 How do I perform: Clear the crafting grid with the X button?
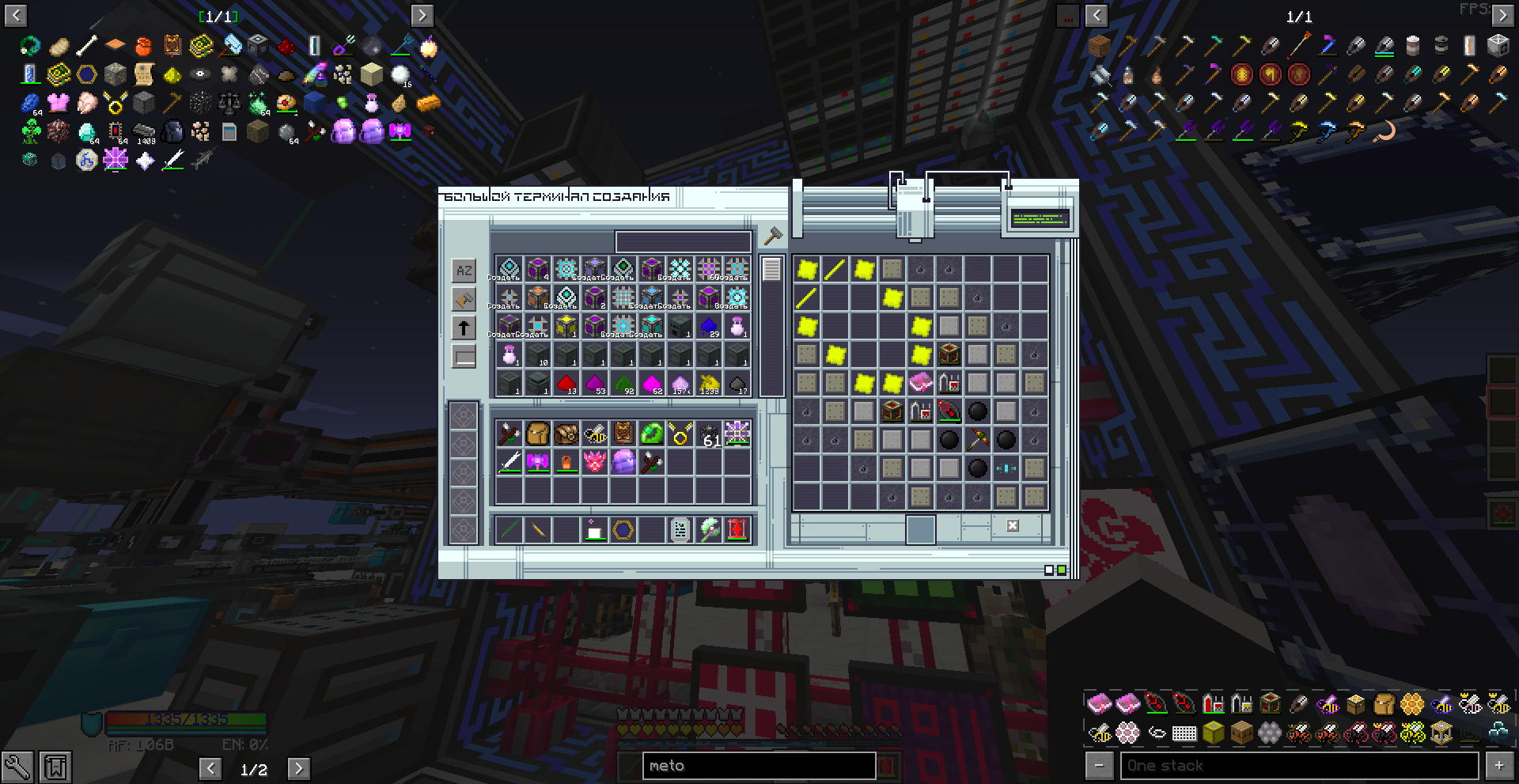pyautogui.click(x=1012, y=525)
